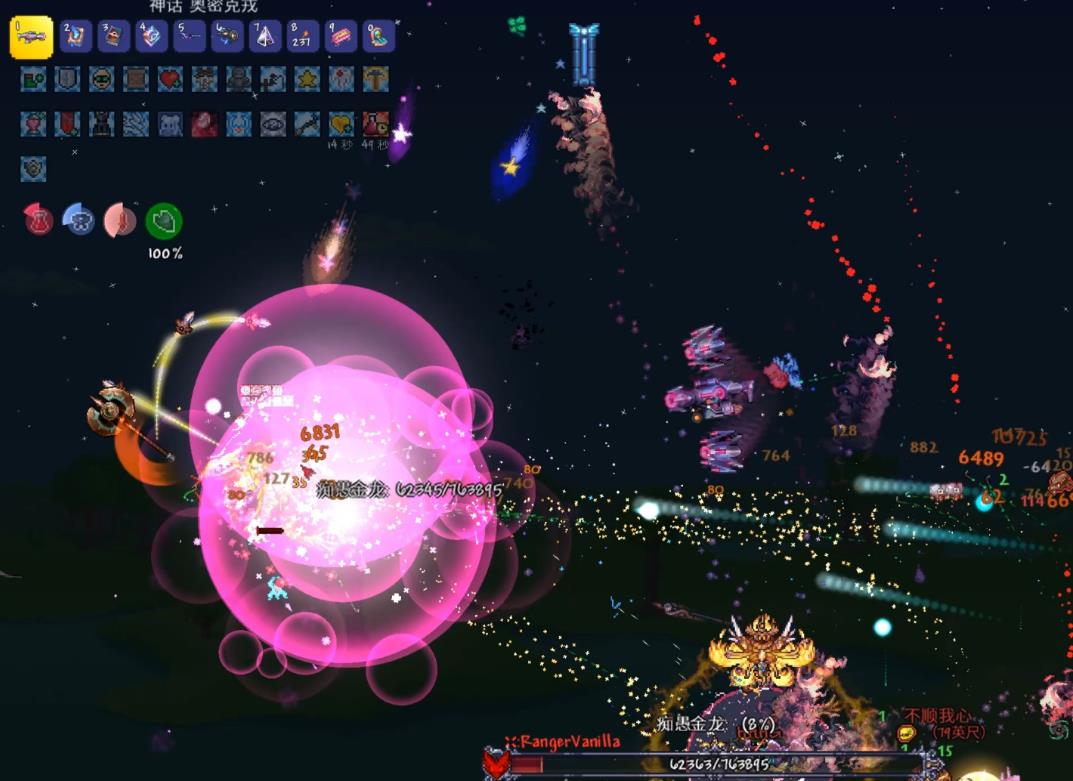Screen dimensions: 1073x781
Task: Choose the white pyramid item in slot 7
Action: click(266, 37)
